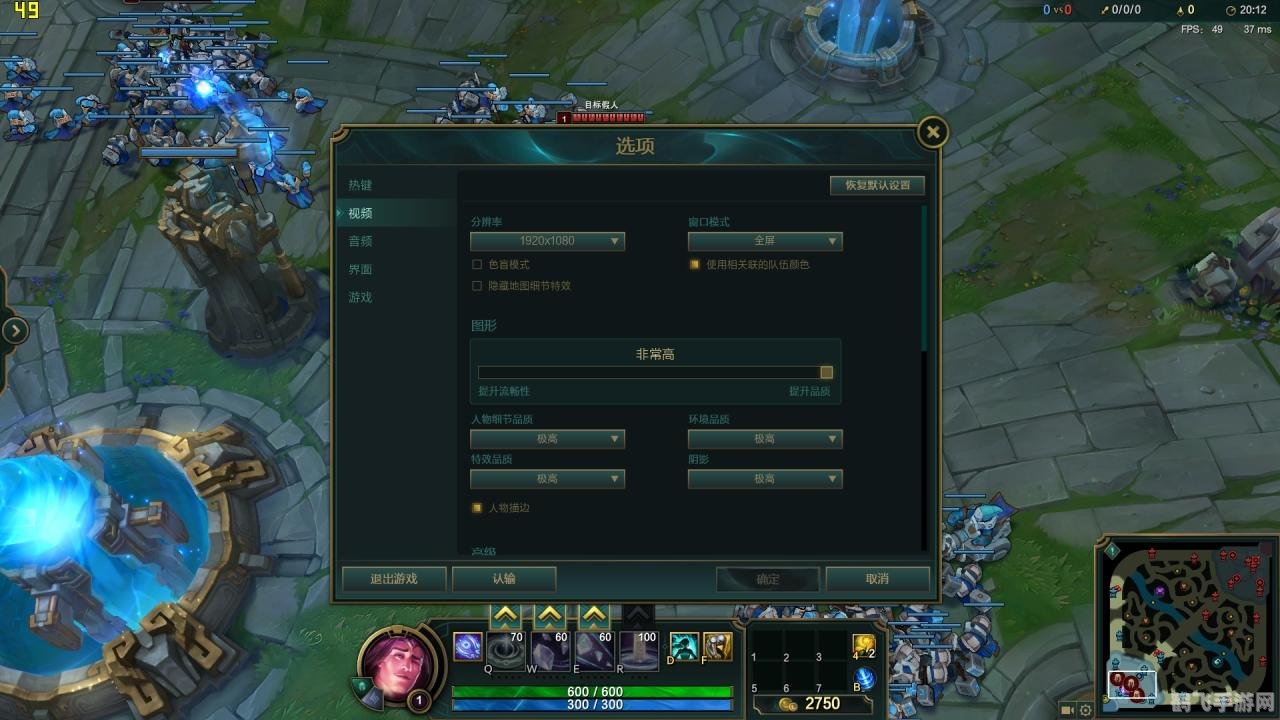This screenshot has width=1280, height=720.
Task: Switch to the 热键 hotkeys tab
Action: pos(360,184)
